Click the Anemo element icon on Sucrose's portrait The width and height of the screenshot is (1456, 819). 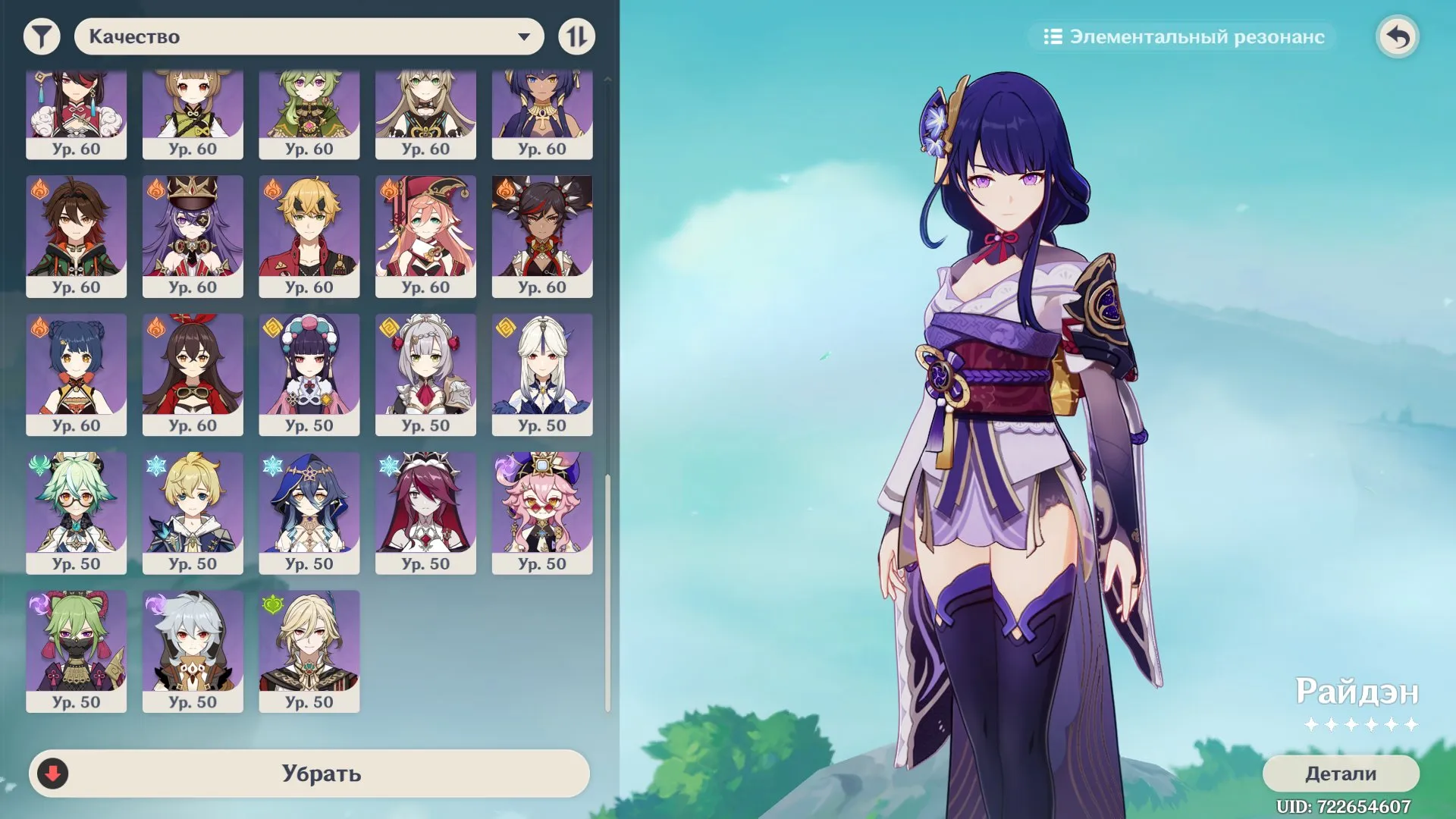tap(38, 465)
